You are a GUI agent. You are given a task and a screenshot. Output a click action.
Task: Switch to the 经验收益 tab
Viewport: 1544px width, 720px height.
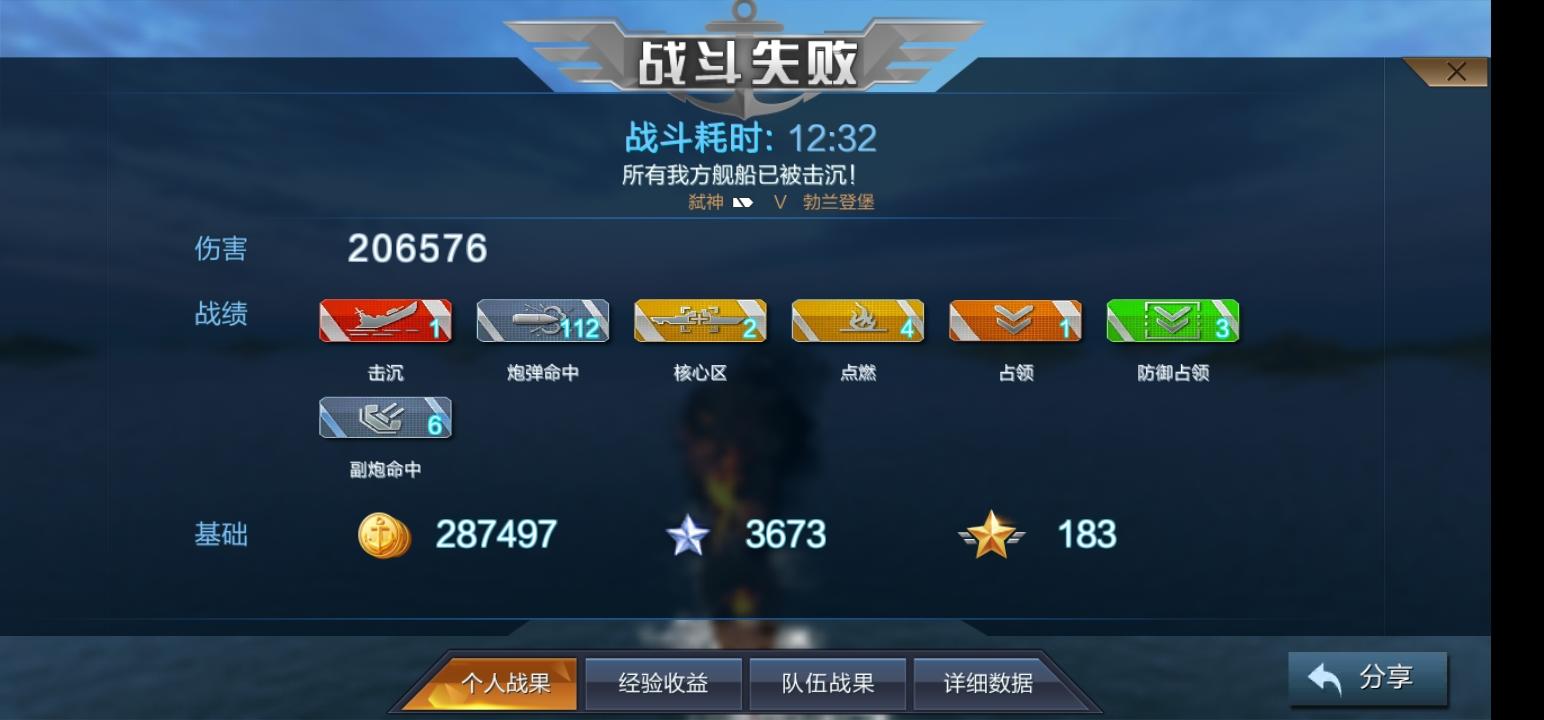point(664,682)
